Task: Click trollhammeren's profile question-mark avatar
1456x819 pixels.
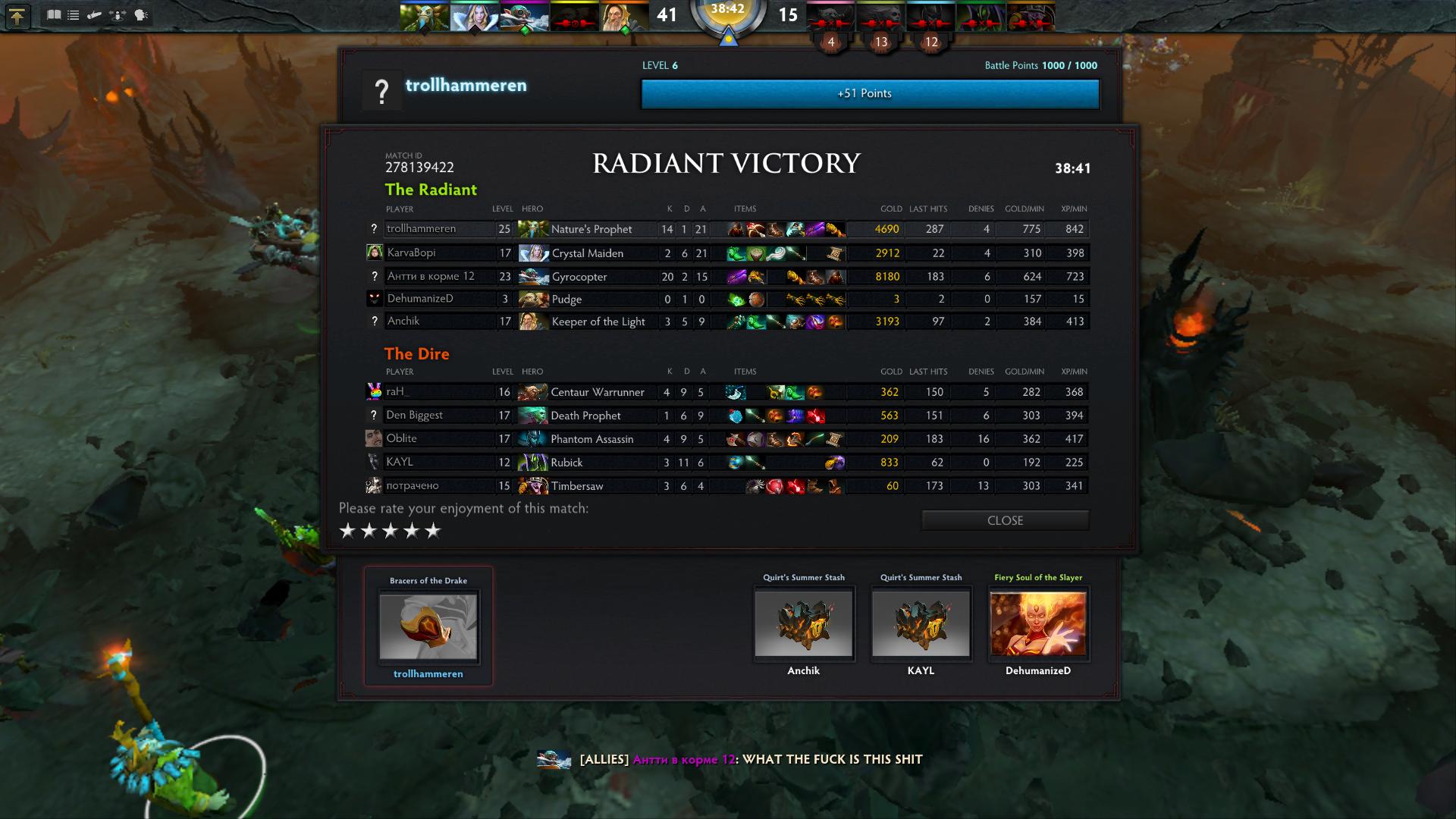Action: click(x=381, y=92)
